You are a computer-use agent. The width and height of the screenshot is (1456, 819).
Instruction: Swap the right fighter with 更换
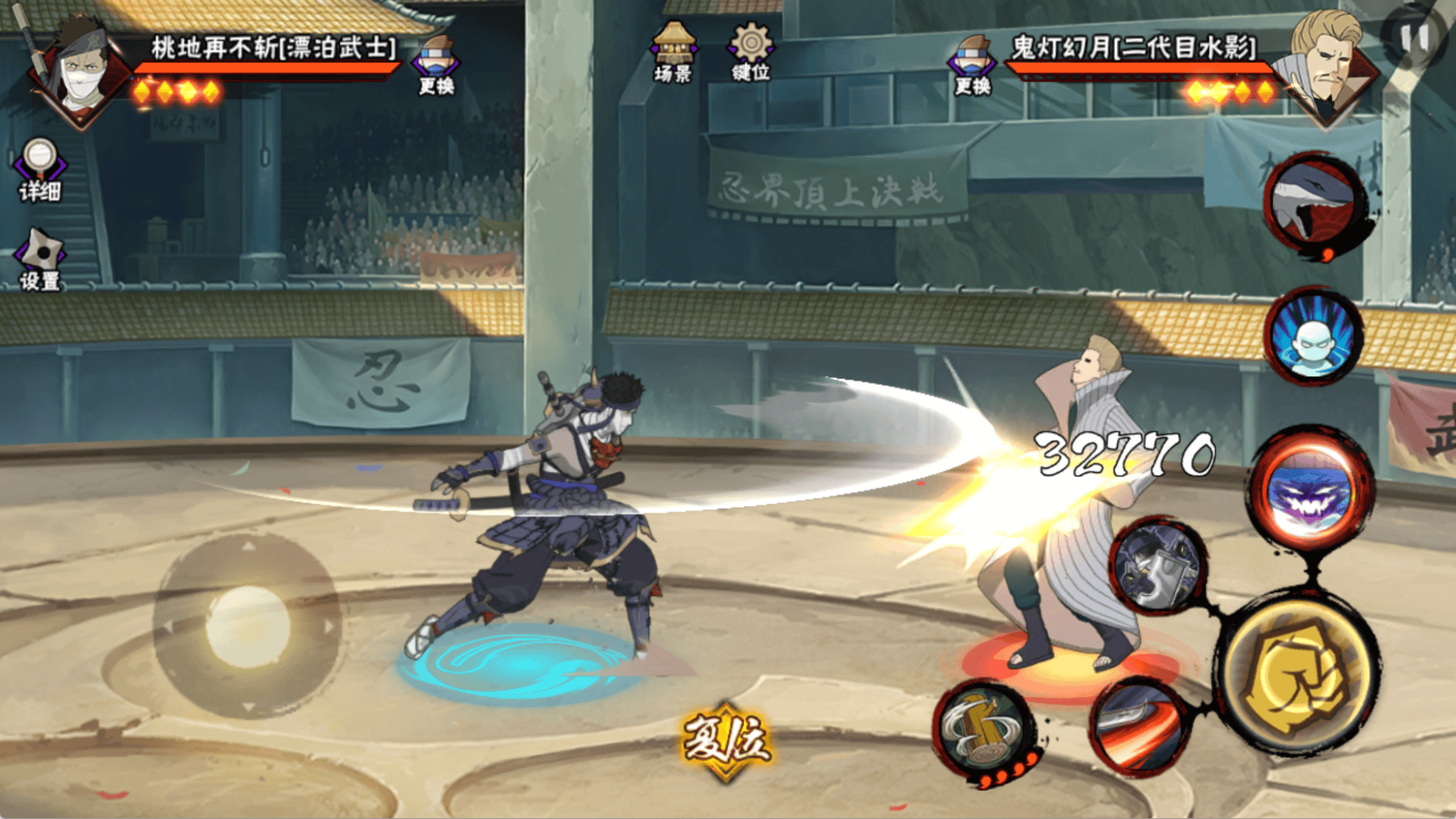point(972,64)
